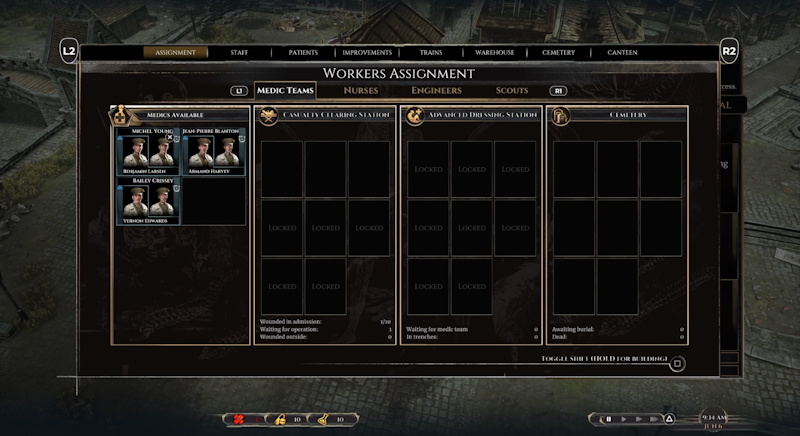Open the Scouts tab
Viewport: 800px width, 436px height.
pyautogui.click(x=512, y=91)
